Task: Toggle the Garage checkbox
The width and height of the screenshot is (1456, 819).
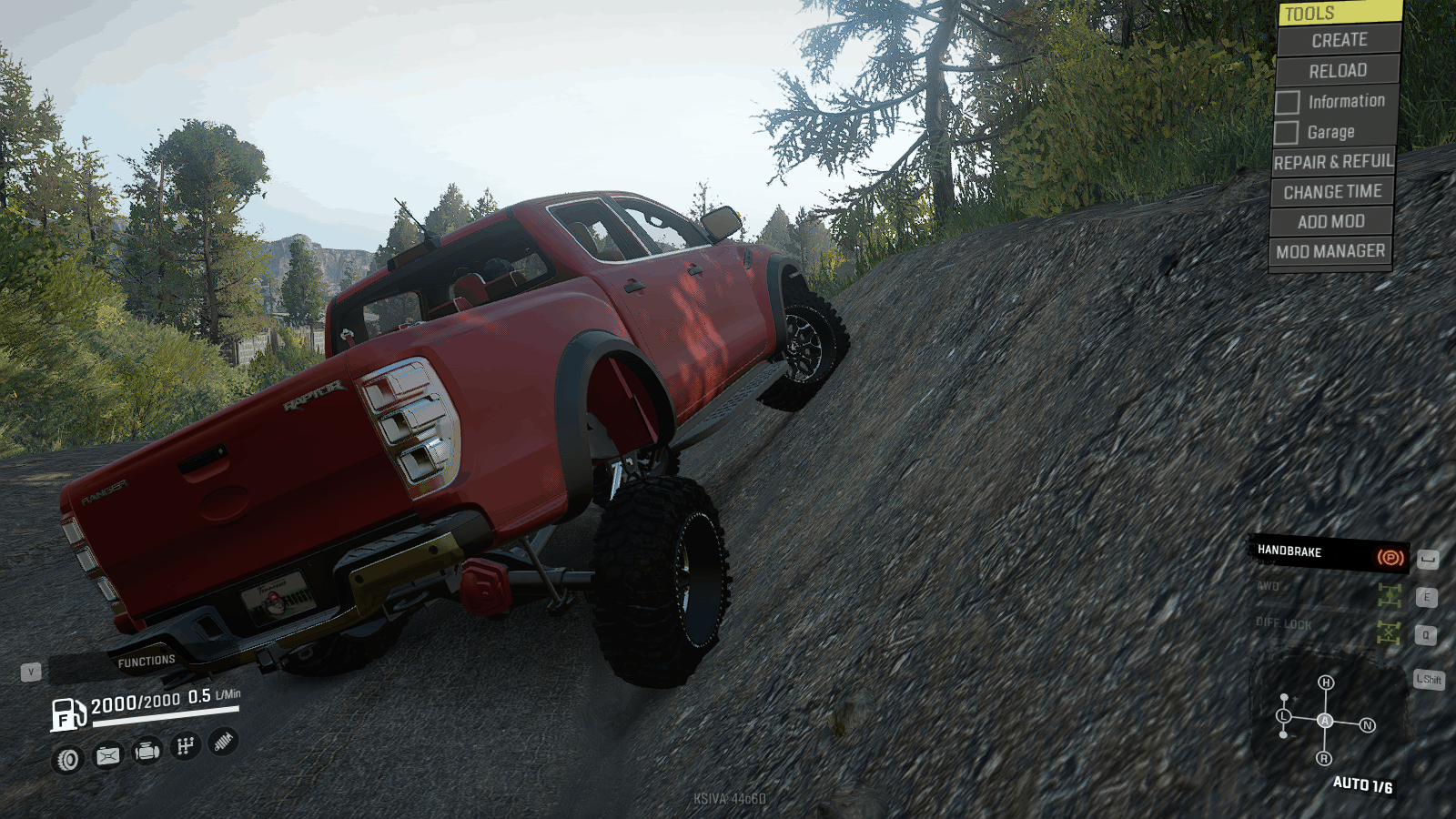Action: (1286, 133)
